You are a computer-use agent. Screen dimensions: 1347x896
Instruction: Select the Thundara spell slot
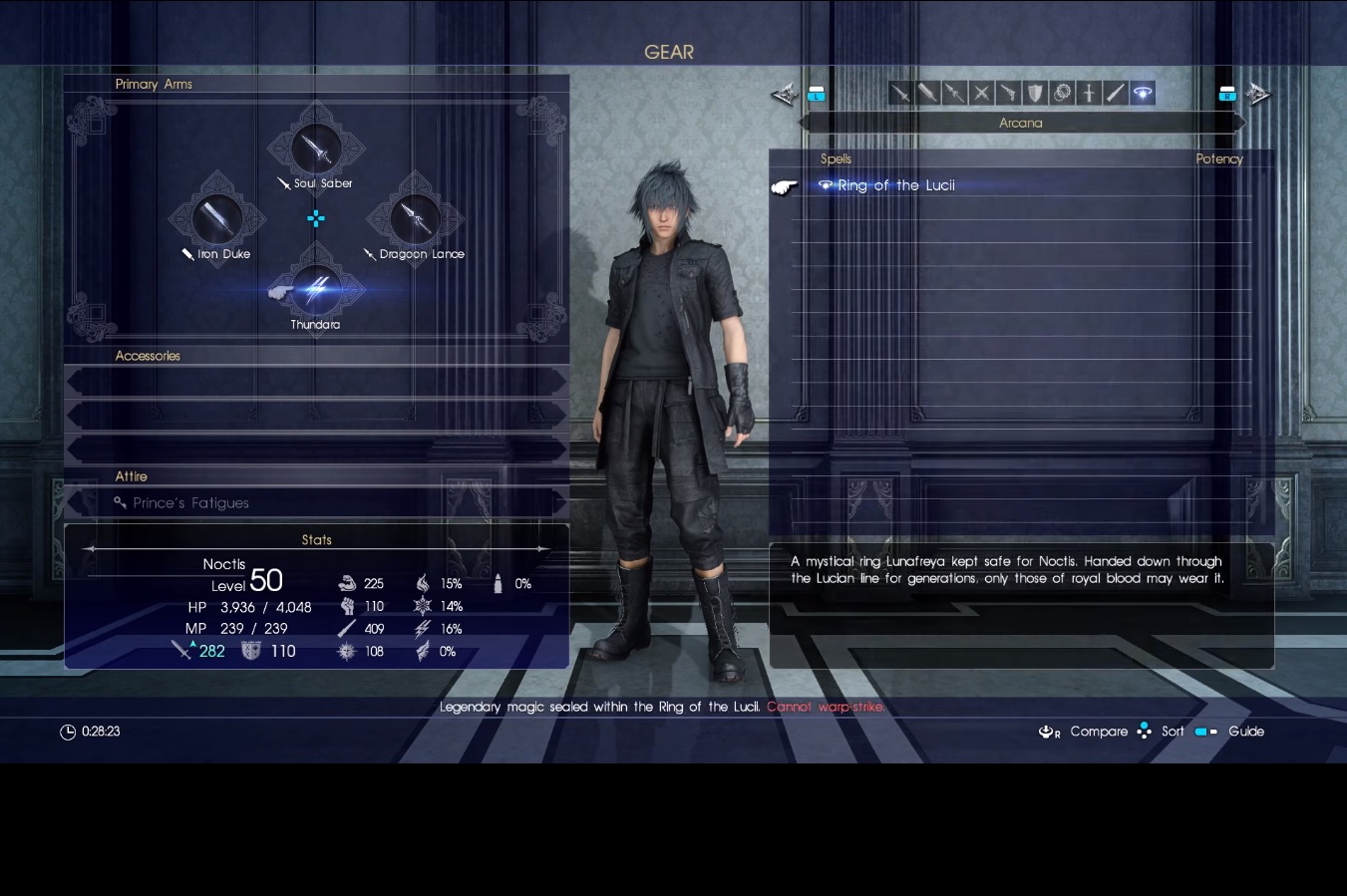tap(316, 290)
